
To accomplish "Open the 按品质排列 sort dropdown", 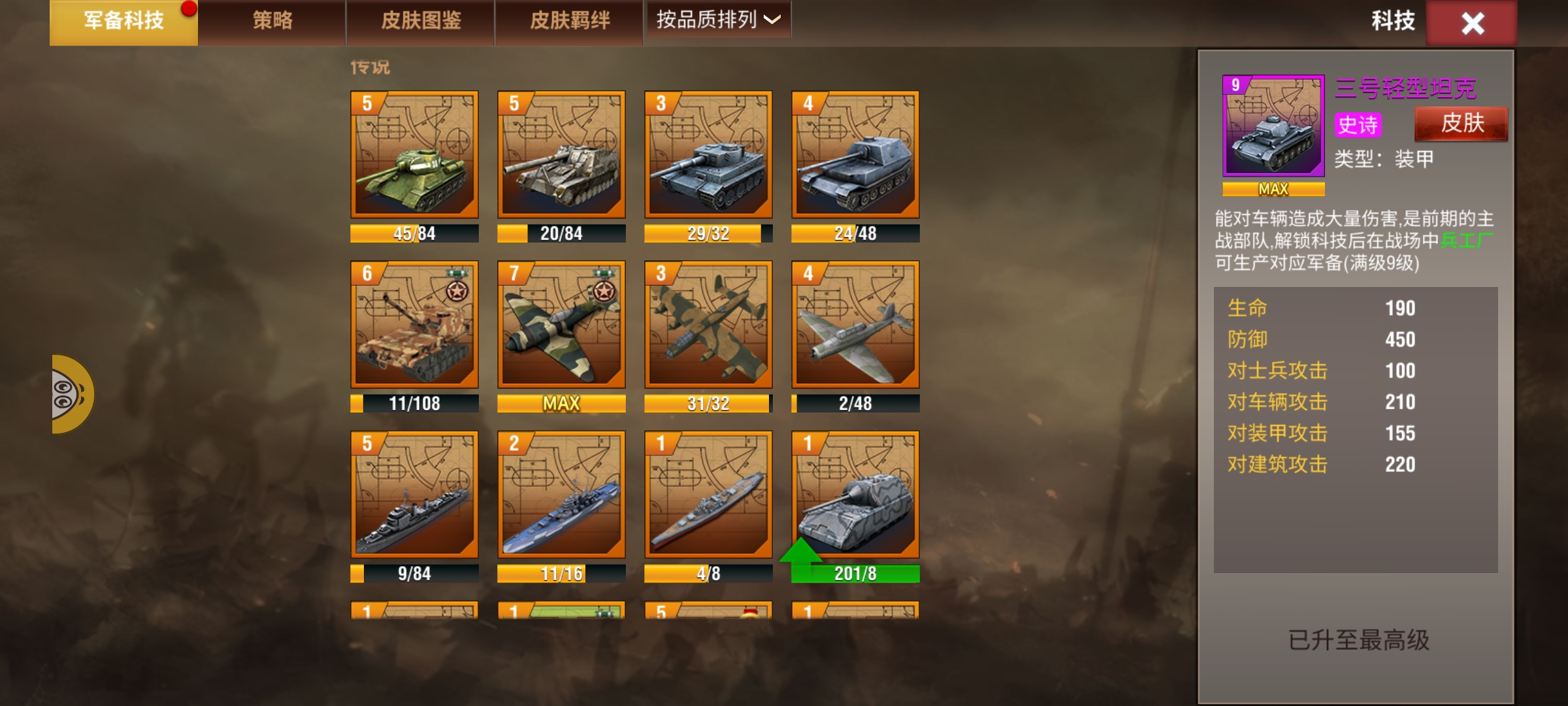I will pos(718,20).
